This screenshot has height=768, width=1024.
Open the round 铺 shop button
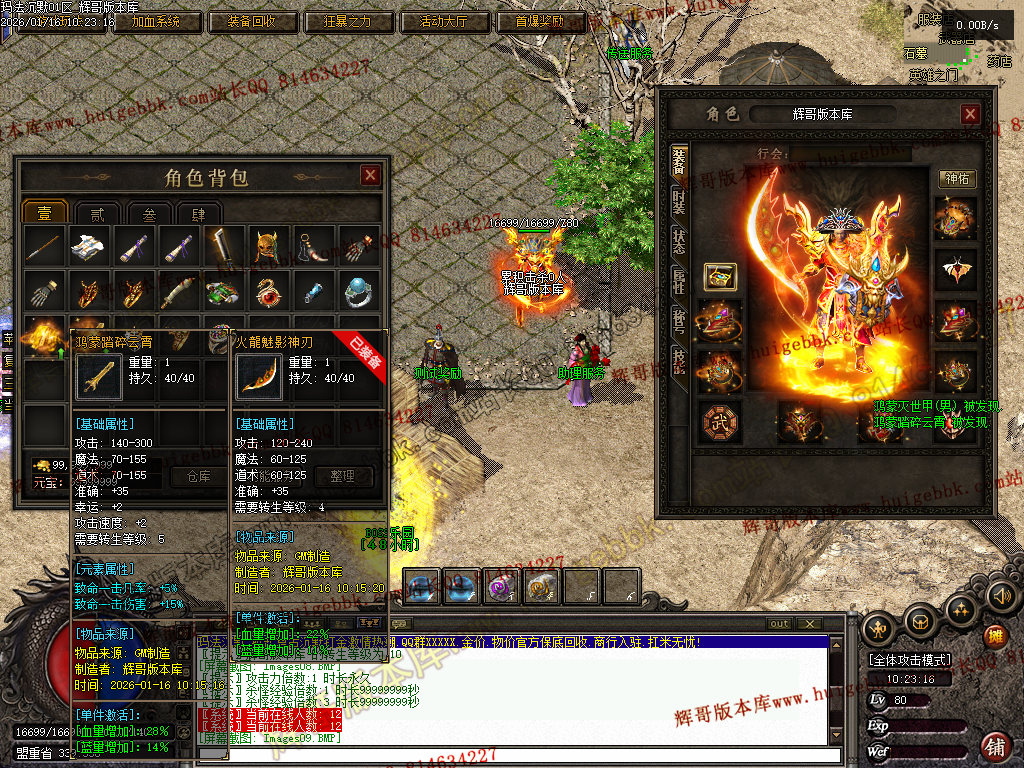pyautogui.click(x=995, y=745)
